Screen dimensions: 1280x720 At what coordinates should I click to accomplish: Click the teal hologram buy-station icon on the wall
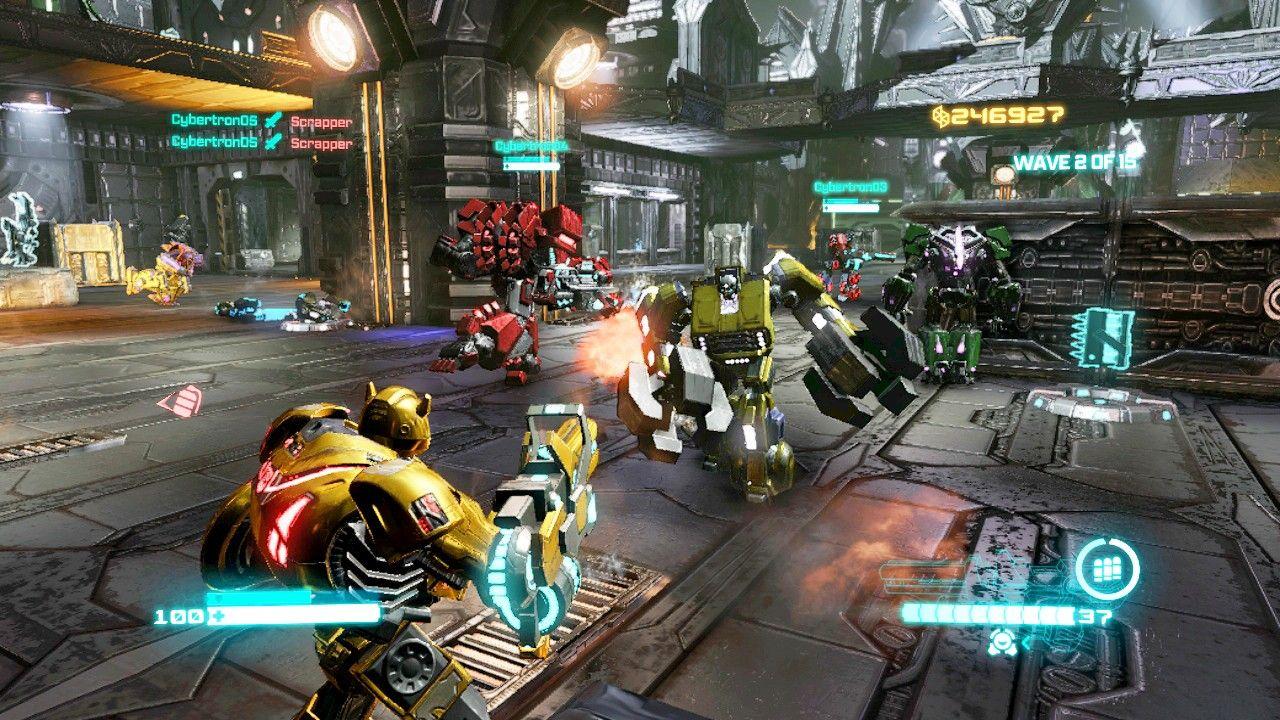point(1100,335)
